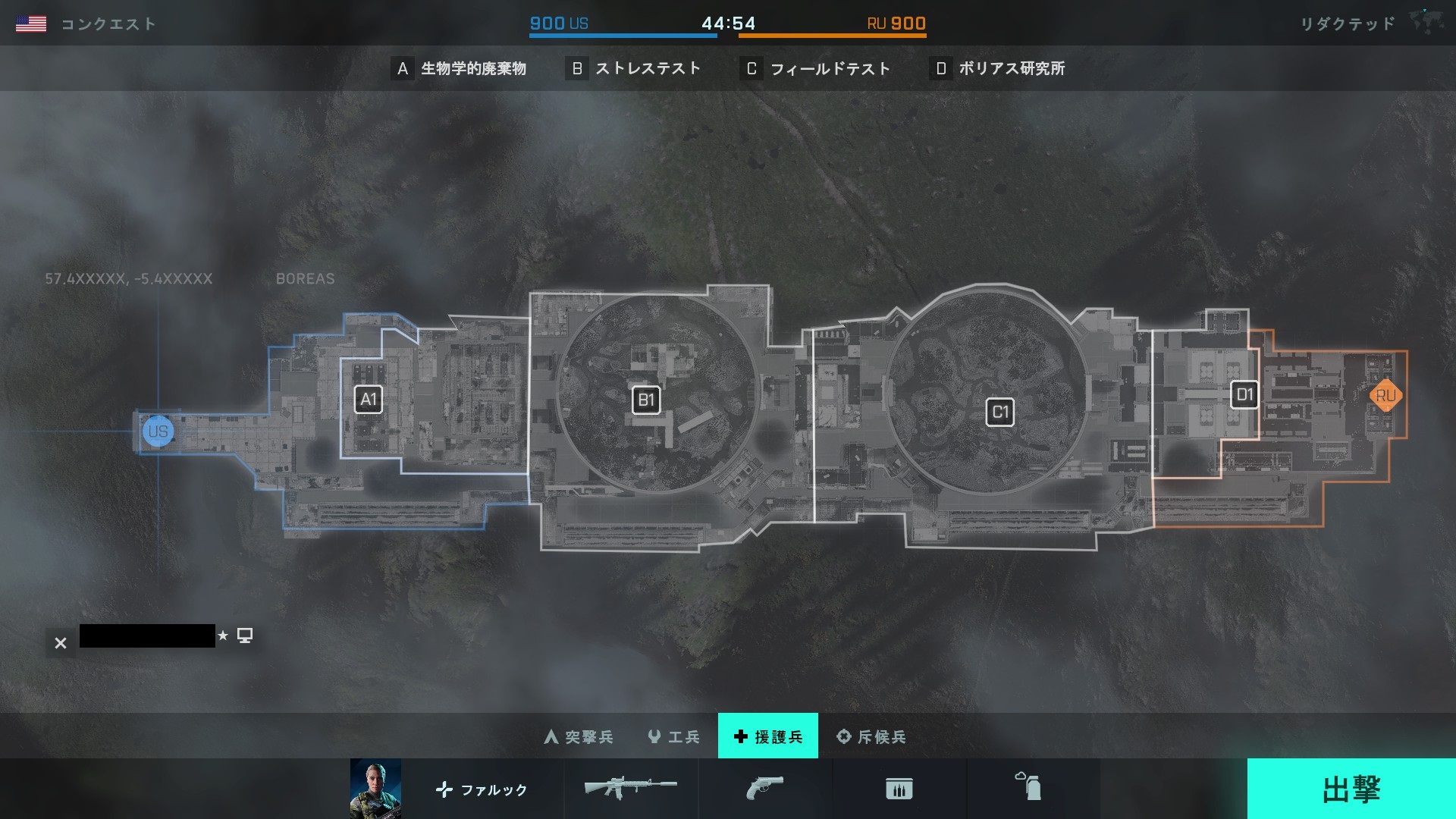1456x819 pixels.
Task: Click the D1 objective marker
Action: pos(1244,394)
